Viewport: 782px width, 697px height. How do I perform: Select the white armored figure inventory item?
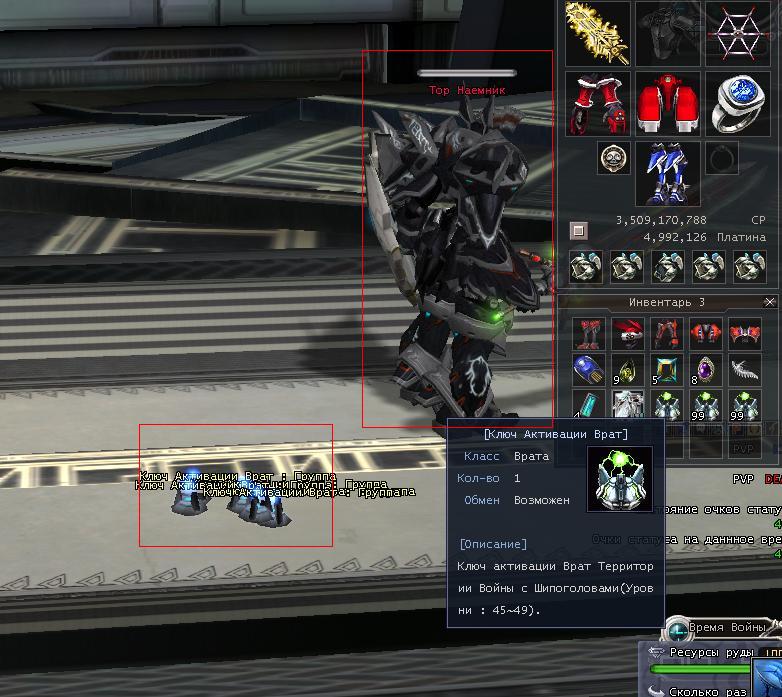coord(627,406)
